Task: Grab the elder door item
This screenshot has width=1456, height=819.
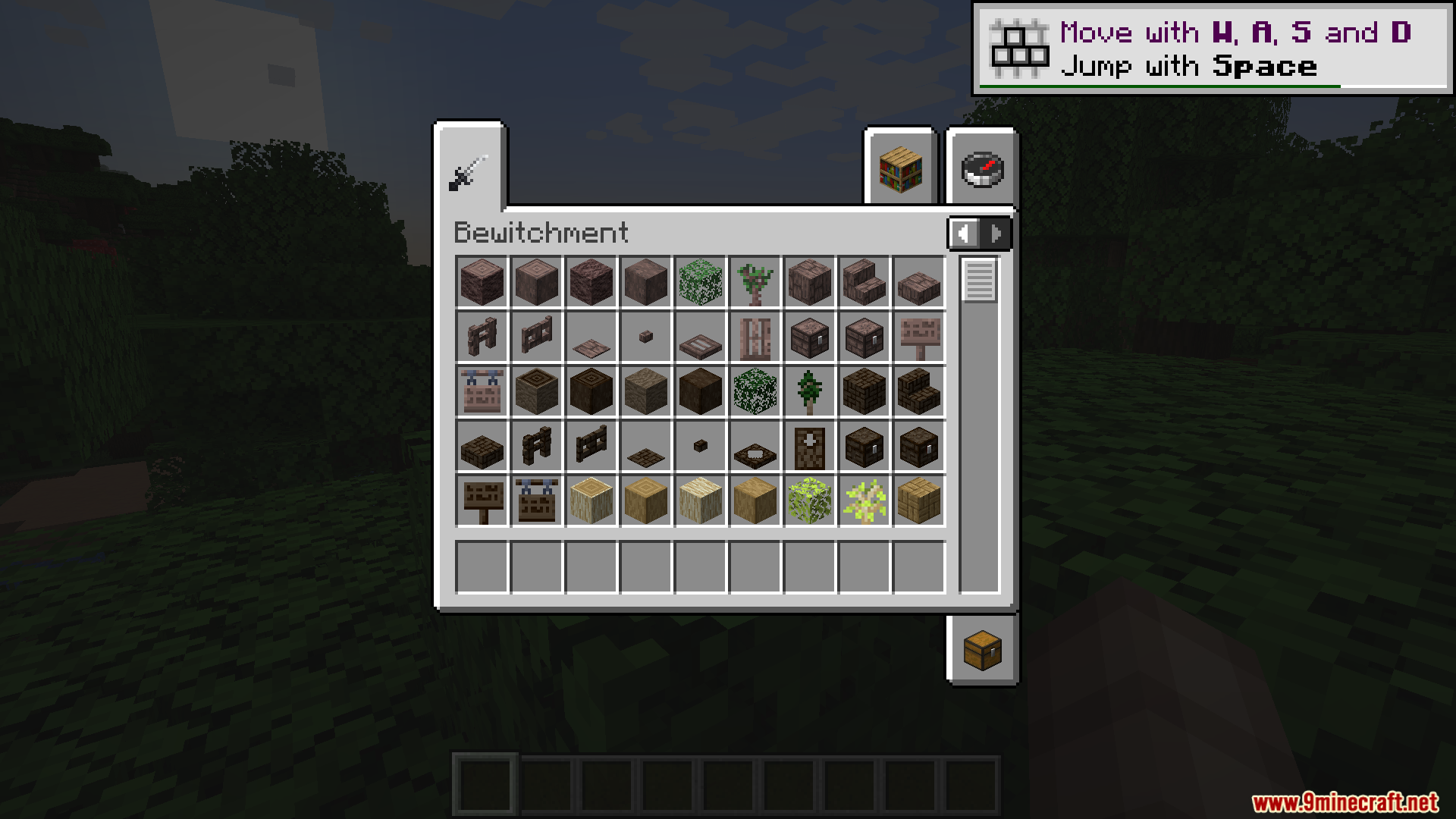Action: tap(809, 445)
